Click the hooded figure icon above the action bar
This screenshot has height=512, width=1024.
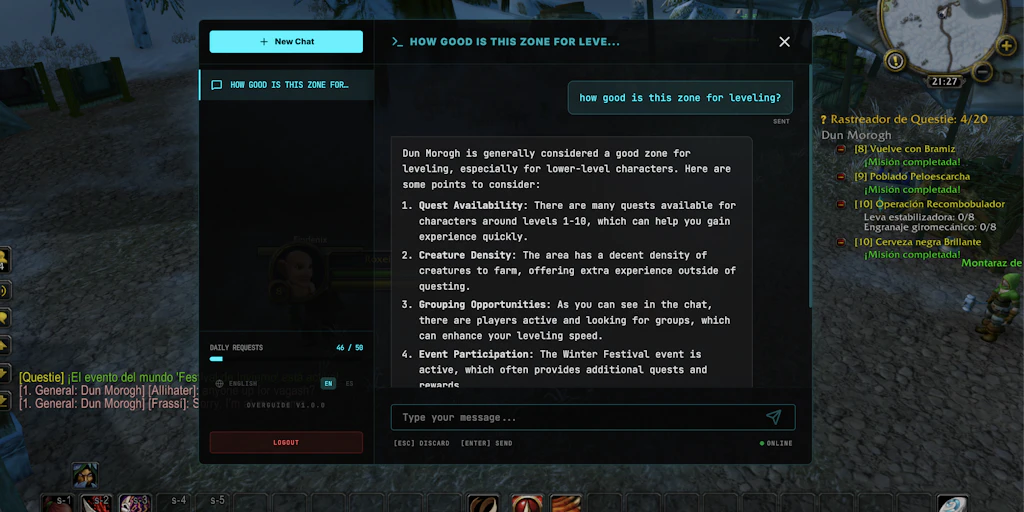85,475
